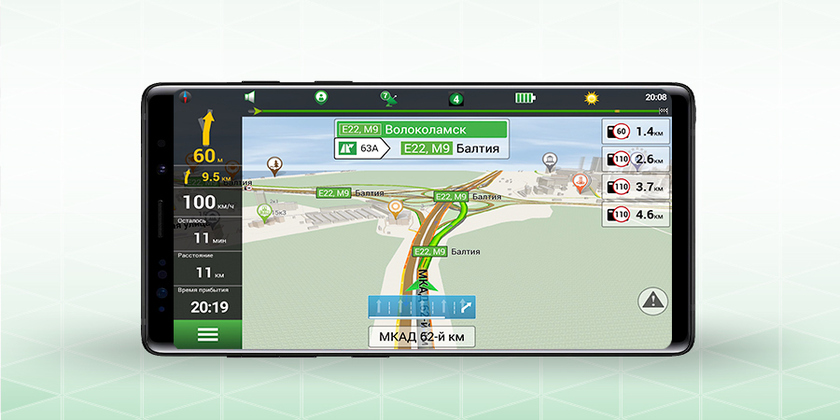Open the weather sun icon
Viewport: 840px width, 420px height.
click(591, 98)
